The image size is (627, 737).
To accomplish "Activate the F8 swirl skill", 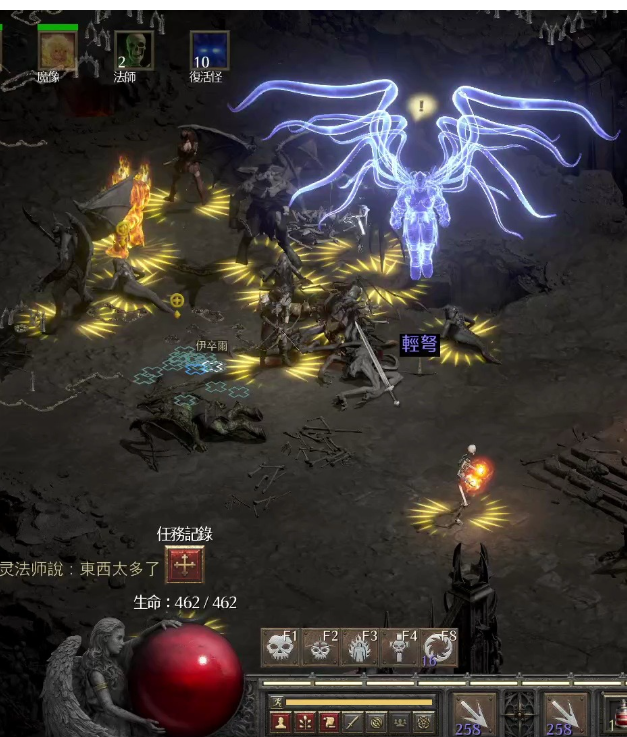I will (438, 648).
